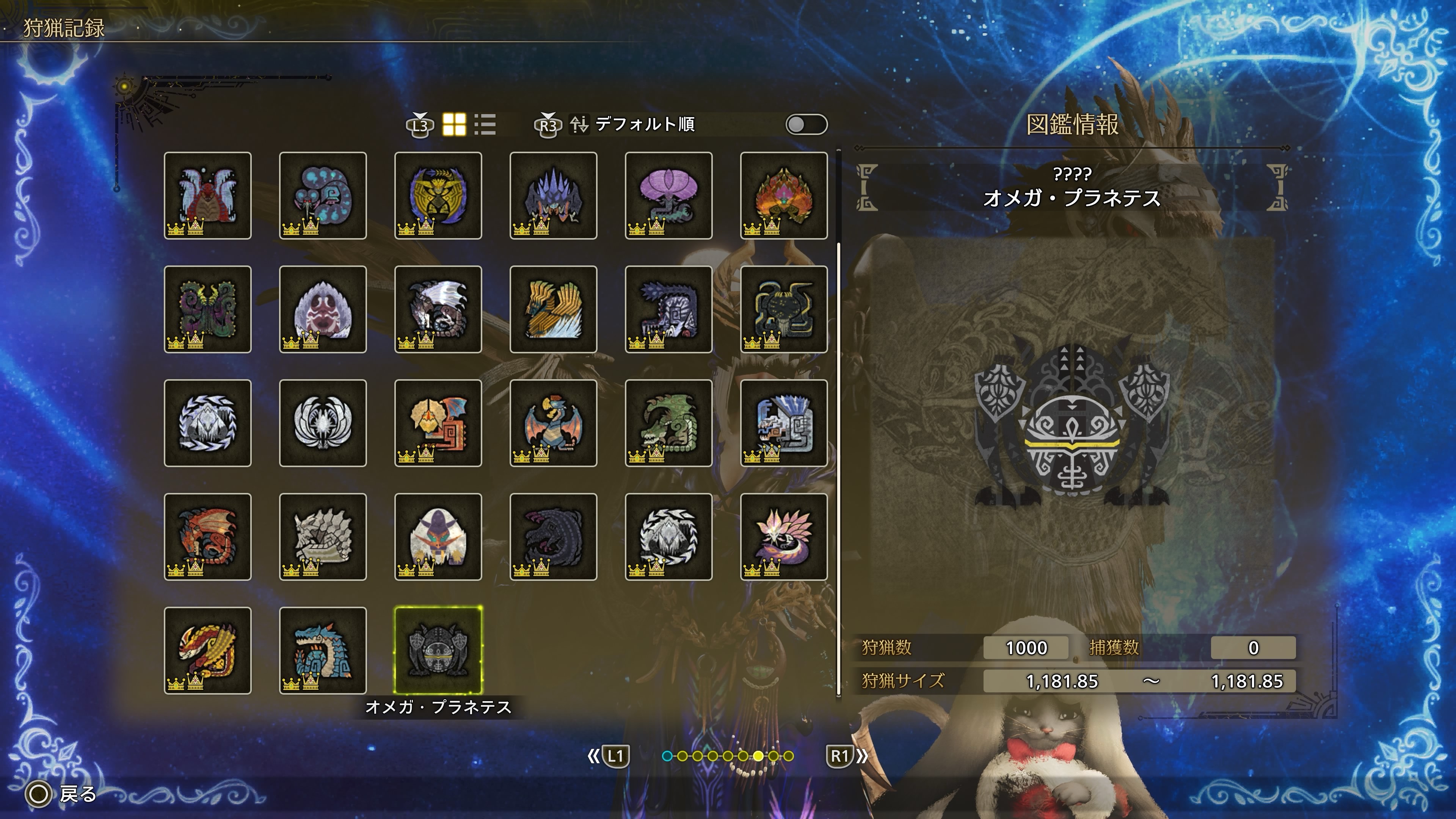Open the pink fox-like Mizutsune tile
Image resolution: width=1456 pixels, height=819 pixels.
coord(784,537)
